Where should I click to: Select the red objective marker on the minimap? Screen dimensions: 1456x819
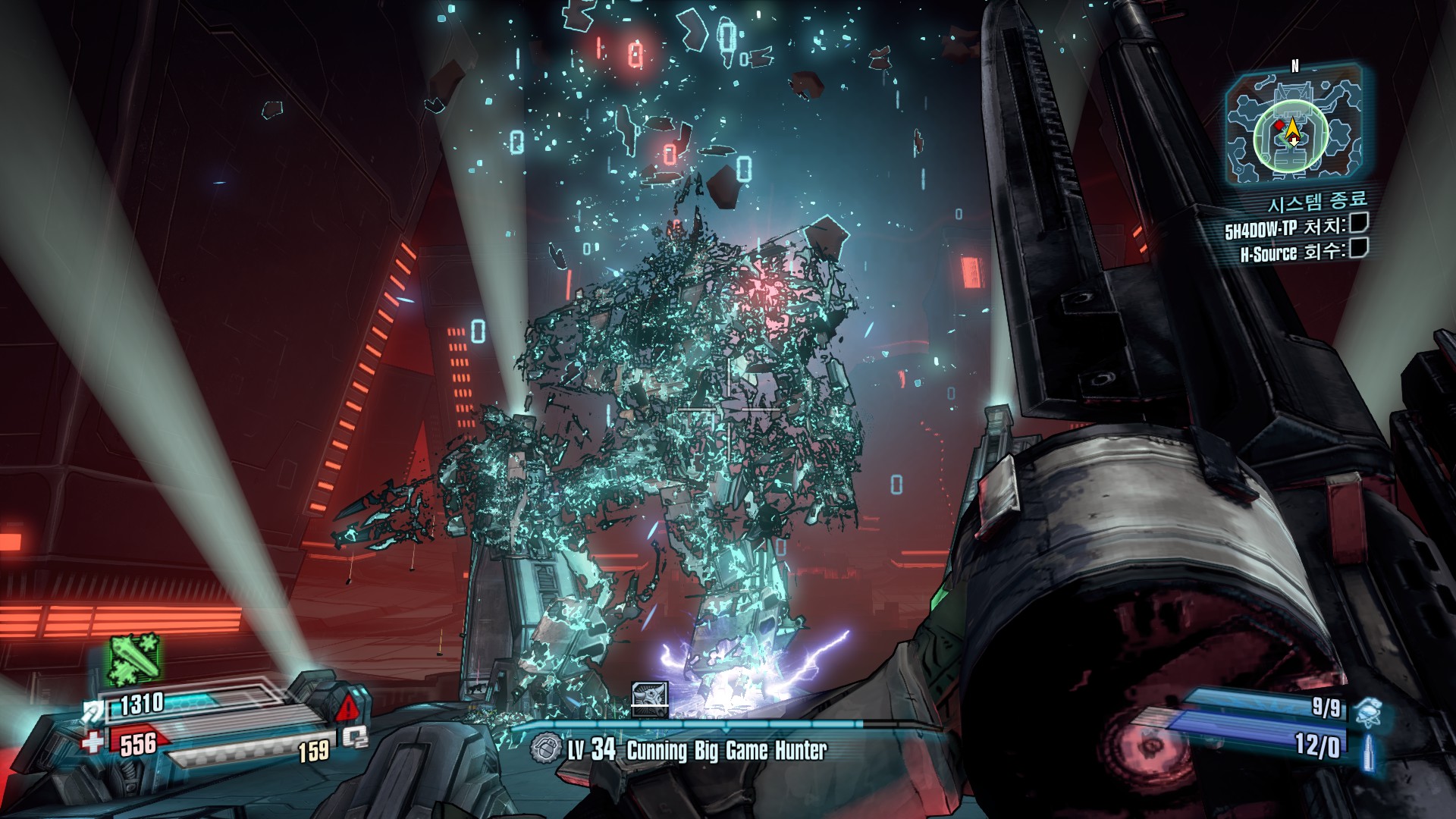click(x=1279, y=125)
